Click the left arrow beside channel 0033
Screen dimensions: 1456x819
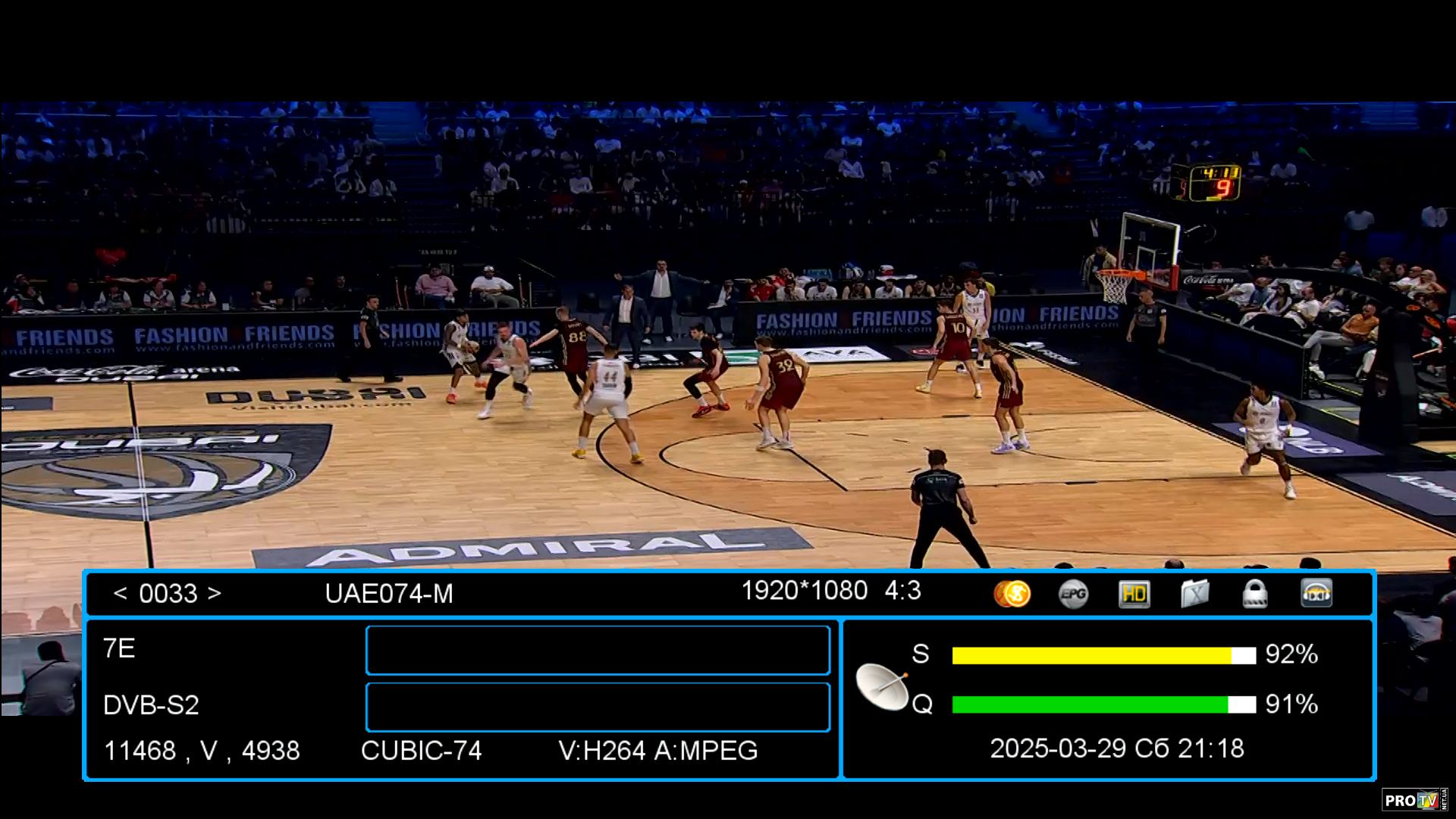120,593
